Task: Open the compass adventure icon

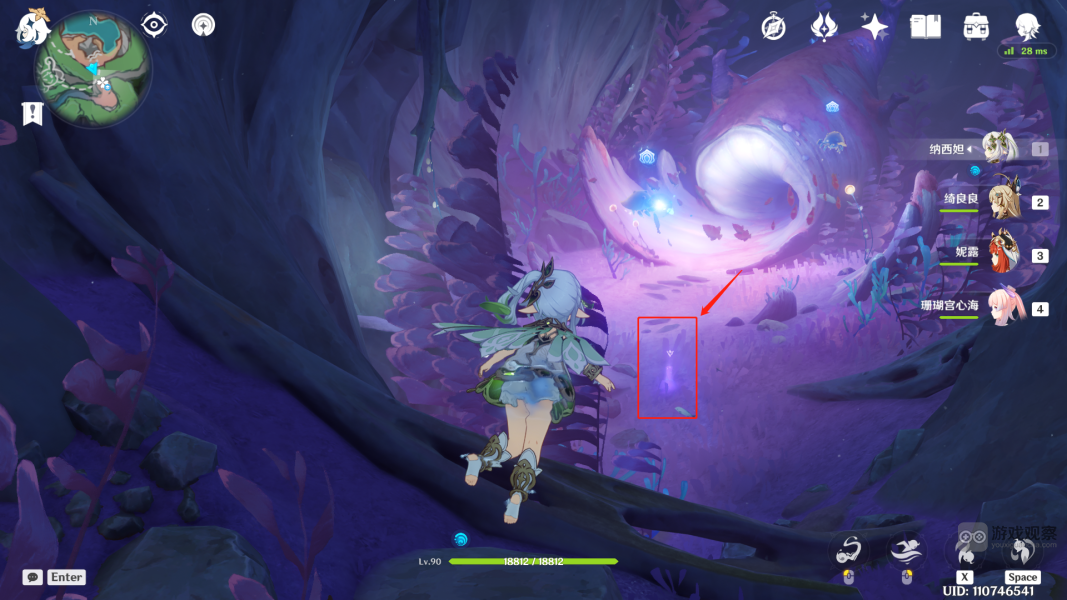Action: pyautogui.click(x=773, y=27)
